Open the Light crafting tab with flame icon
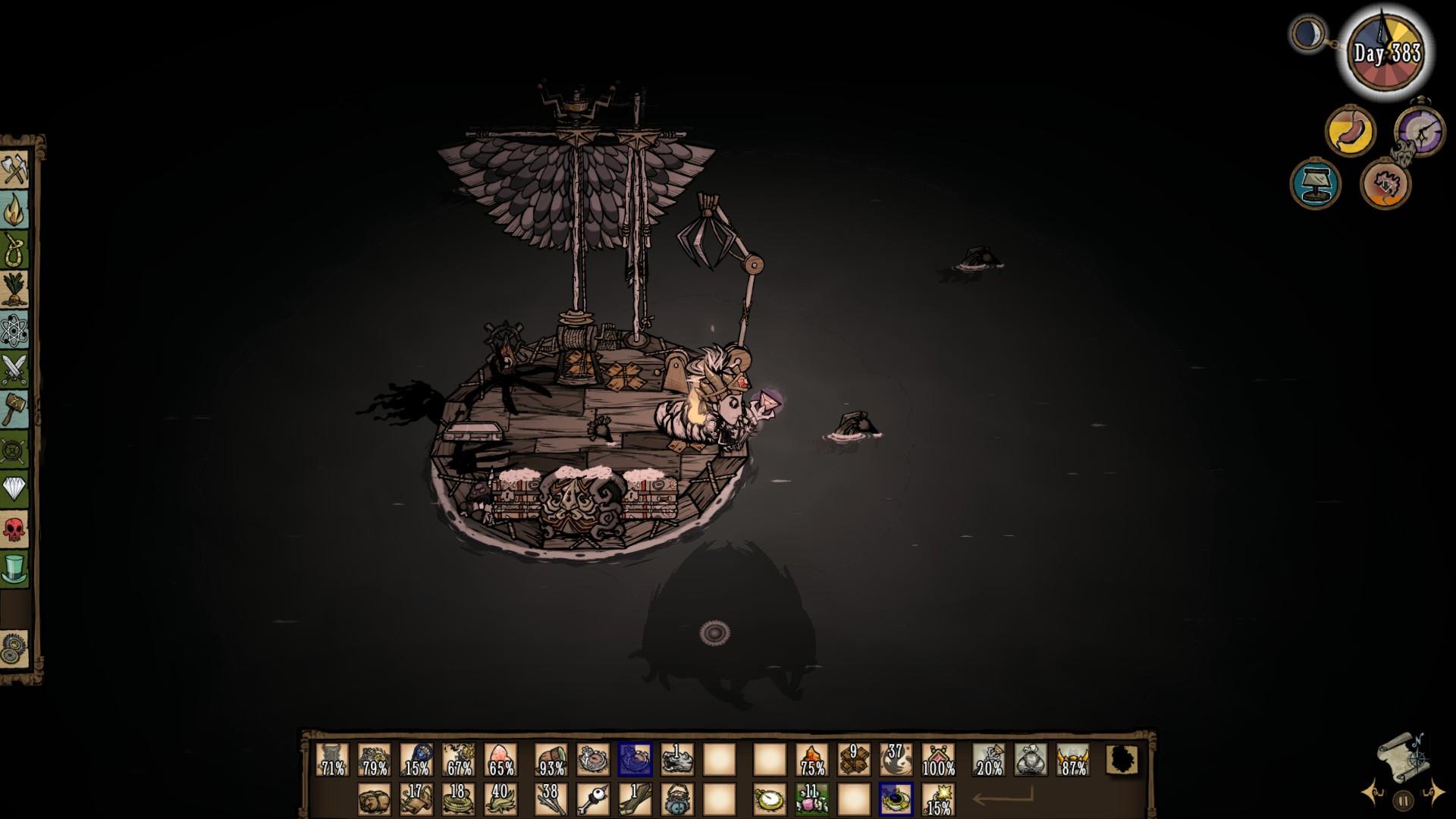This screenshot has width=1456, height=819. pyautogui.click(x=14, y=209)
